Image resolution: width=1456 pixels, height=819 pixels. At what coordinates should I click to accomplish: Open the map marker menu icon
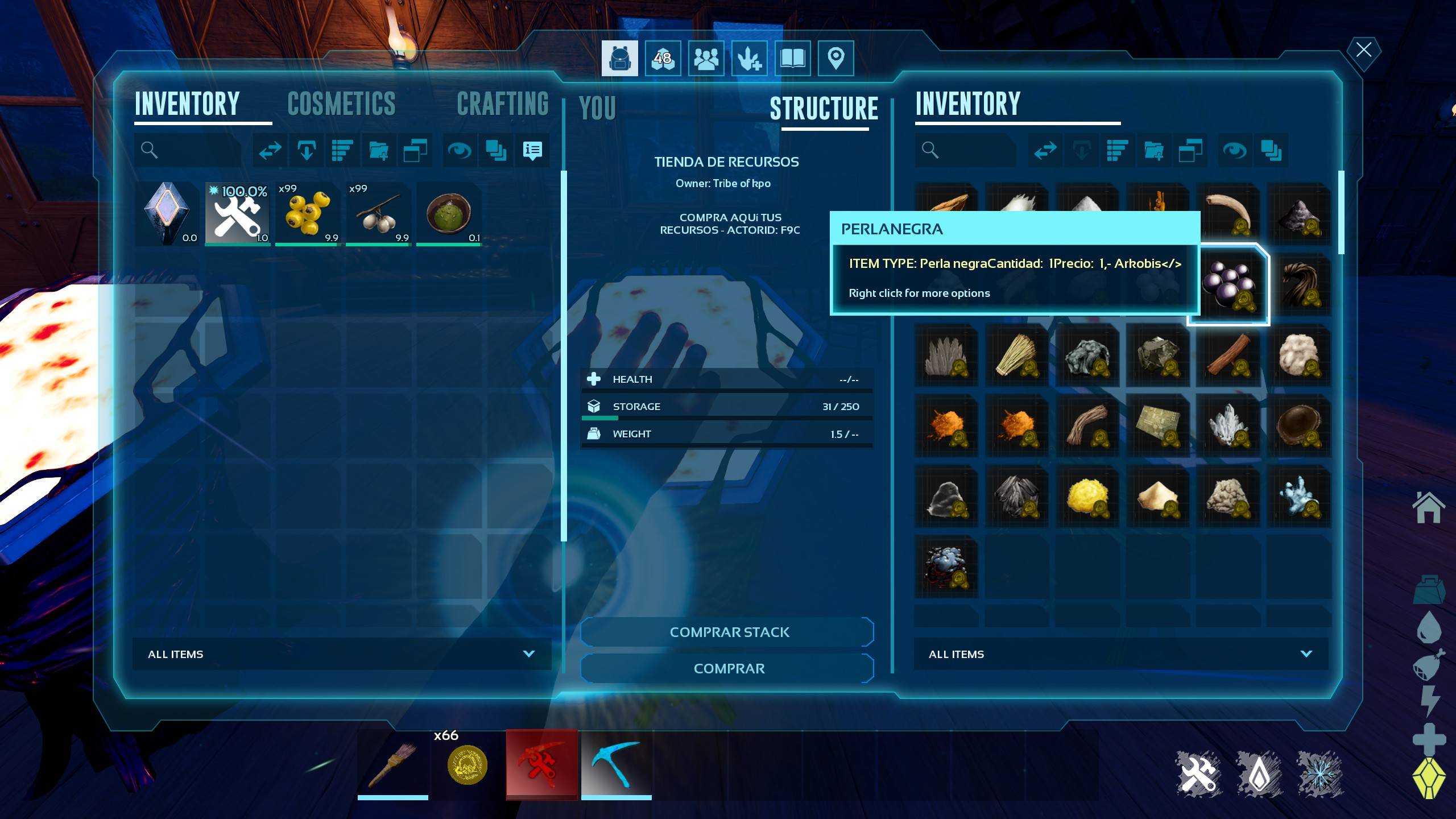pos(835,58)
